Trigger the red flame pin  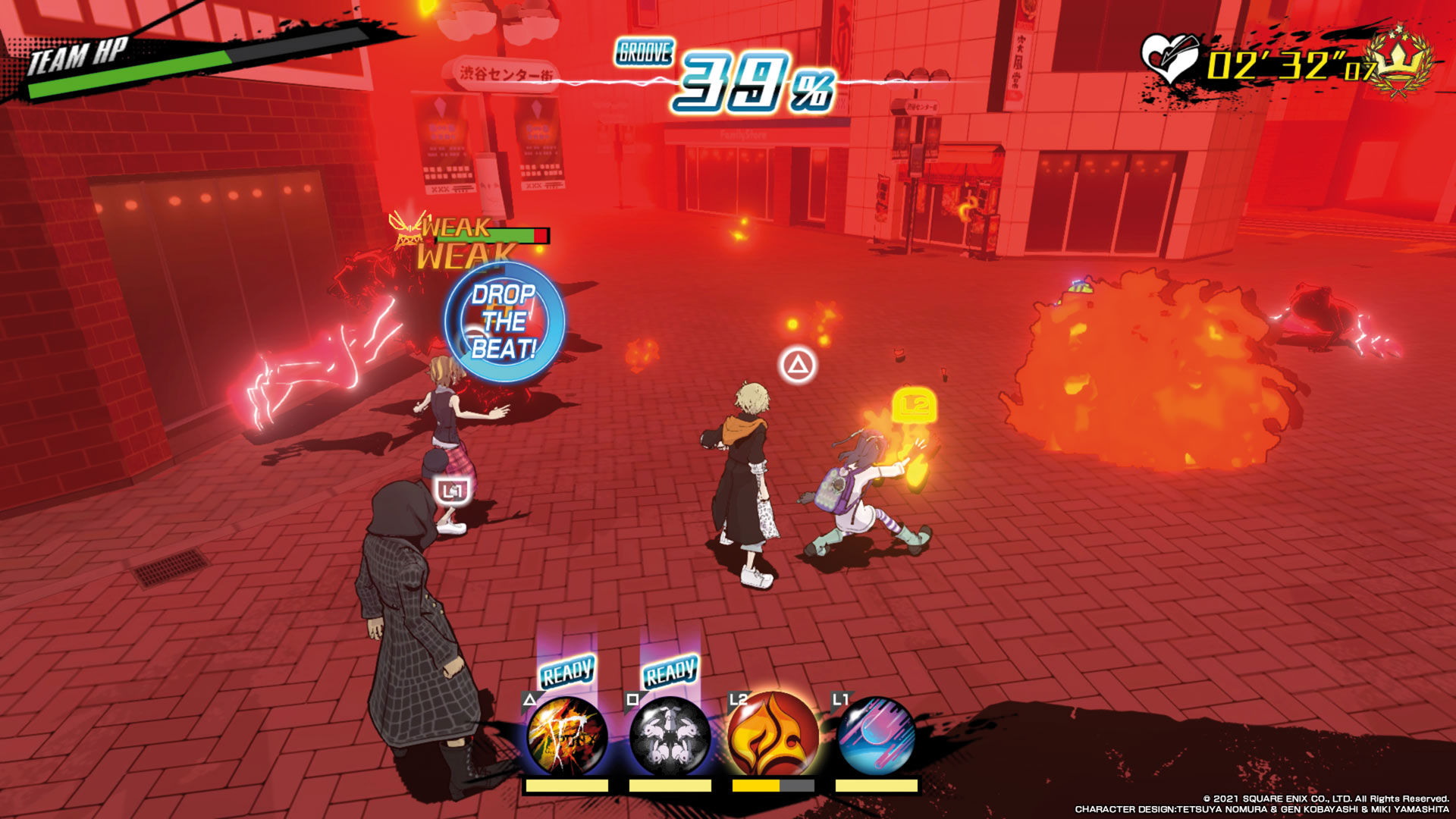pos(773,735)
